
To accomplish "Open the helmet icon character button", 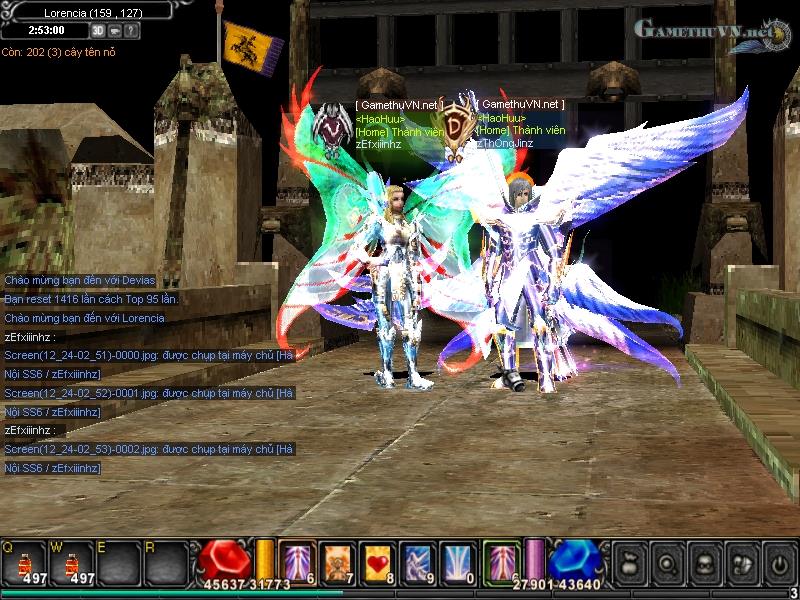I will click(x=703, y=562).
